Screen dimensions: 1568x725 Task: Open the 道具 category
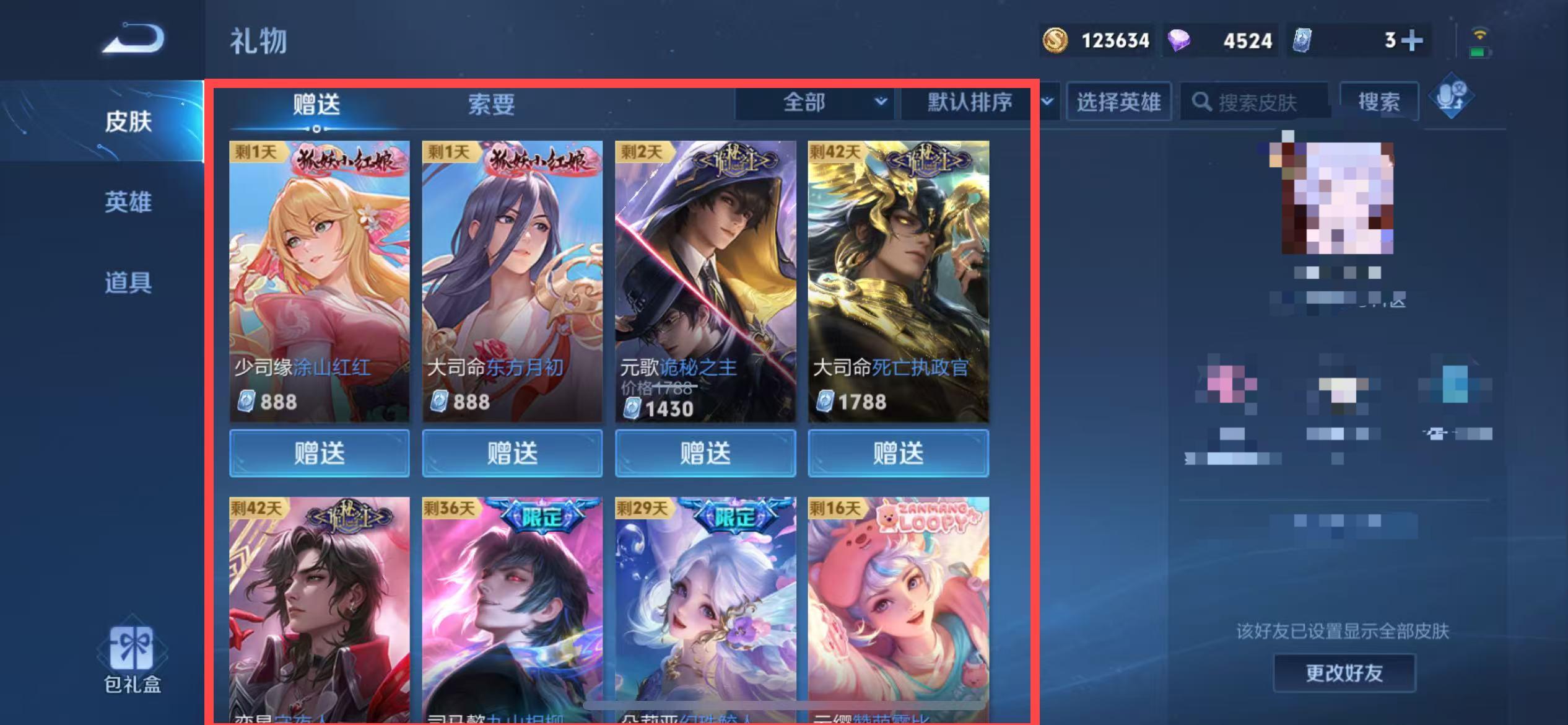[x=128, y=283]
